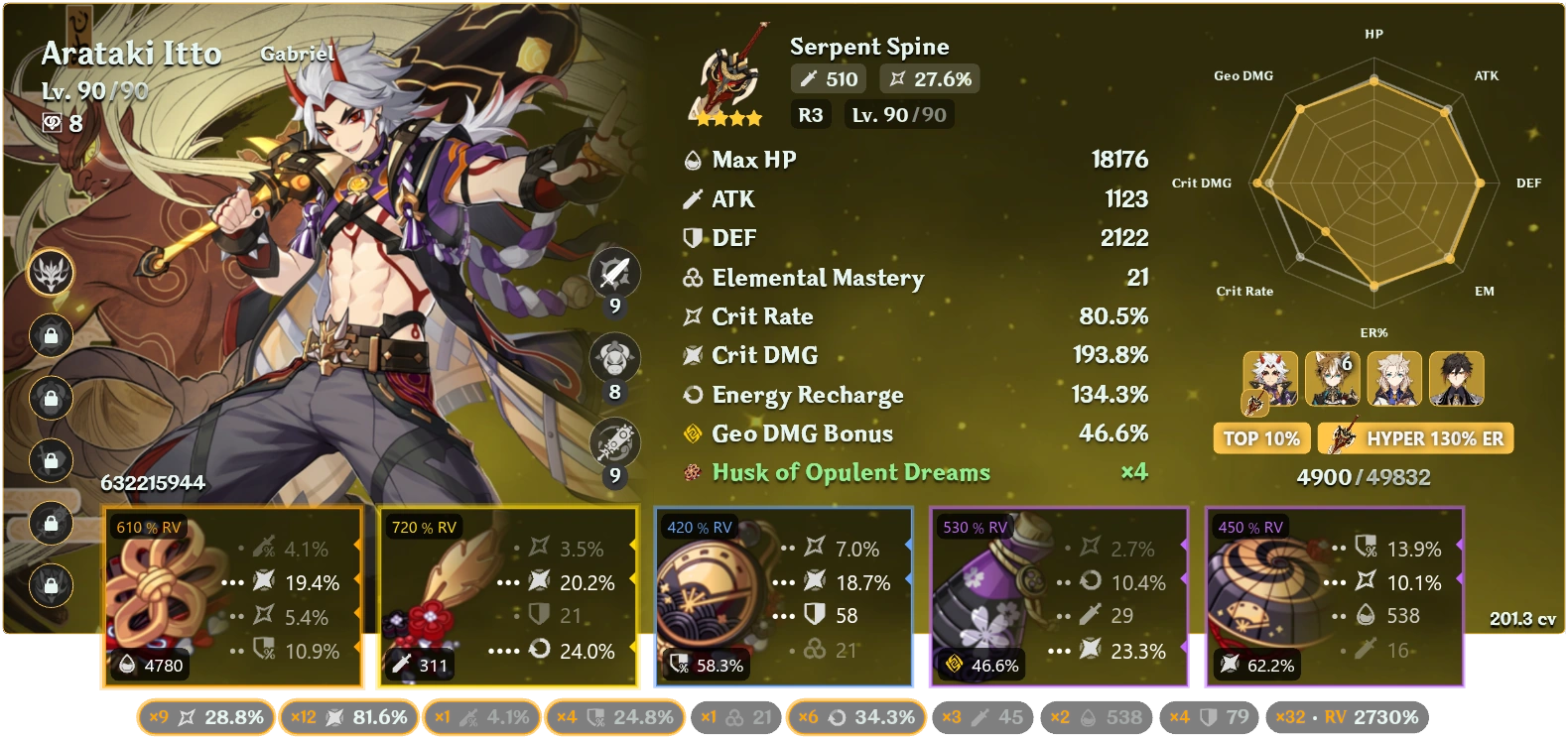The height and width of the screenshot is (741, 1568).
Task: Click the ×9 Crit Rate roll summary icon
Action: pos(186,715)
